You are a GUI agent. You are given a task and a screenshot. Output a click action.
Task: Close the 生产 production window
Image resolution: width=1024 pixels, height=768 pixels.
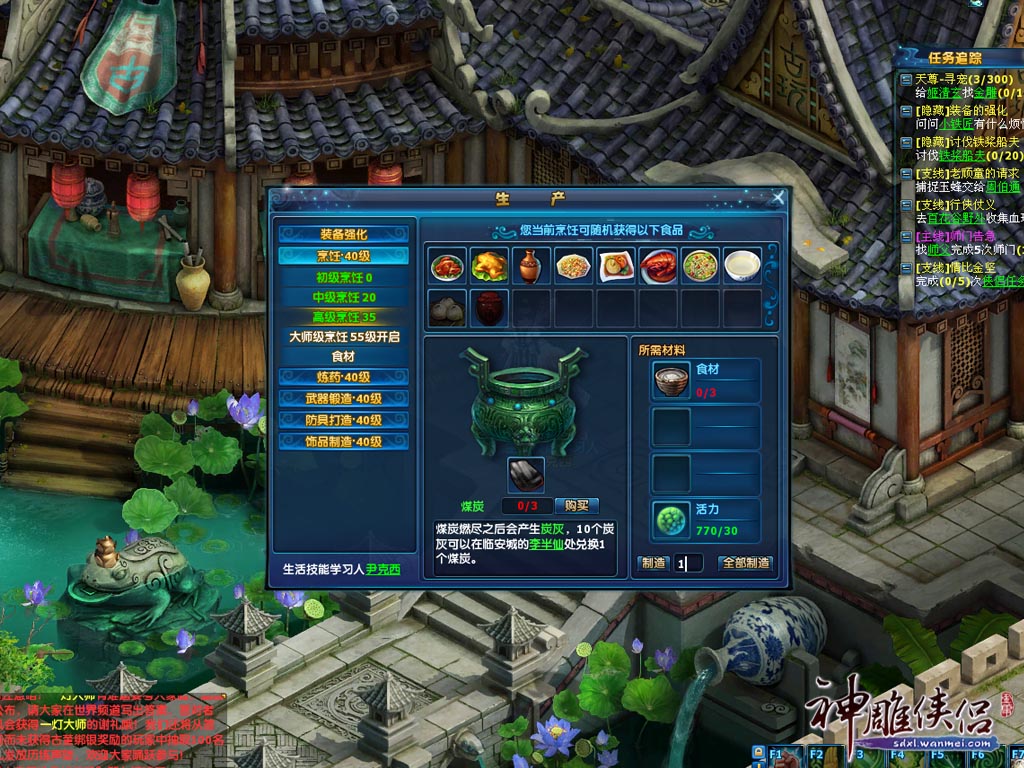point(778,198)
